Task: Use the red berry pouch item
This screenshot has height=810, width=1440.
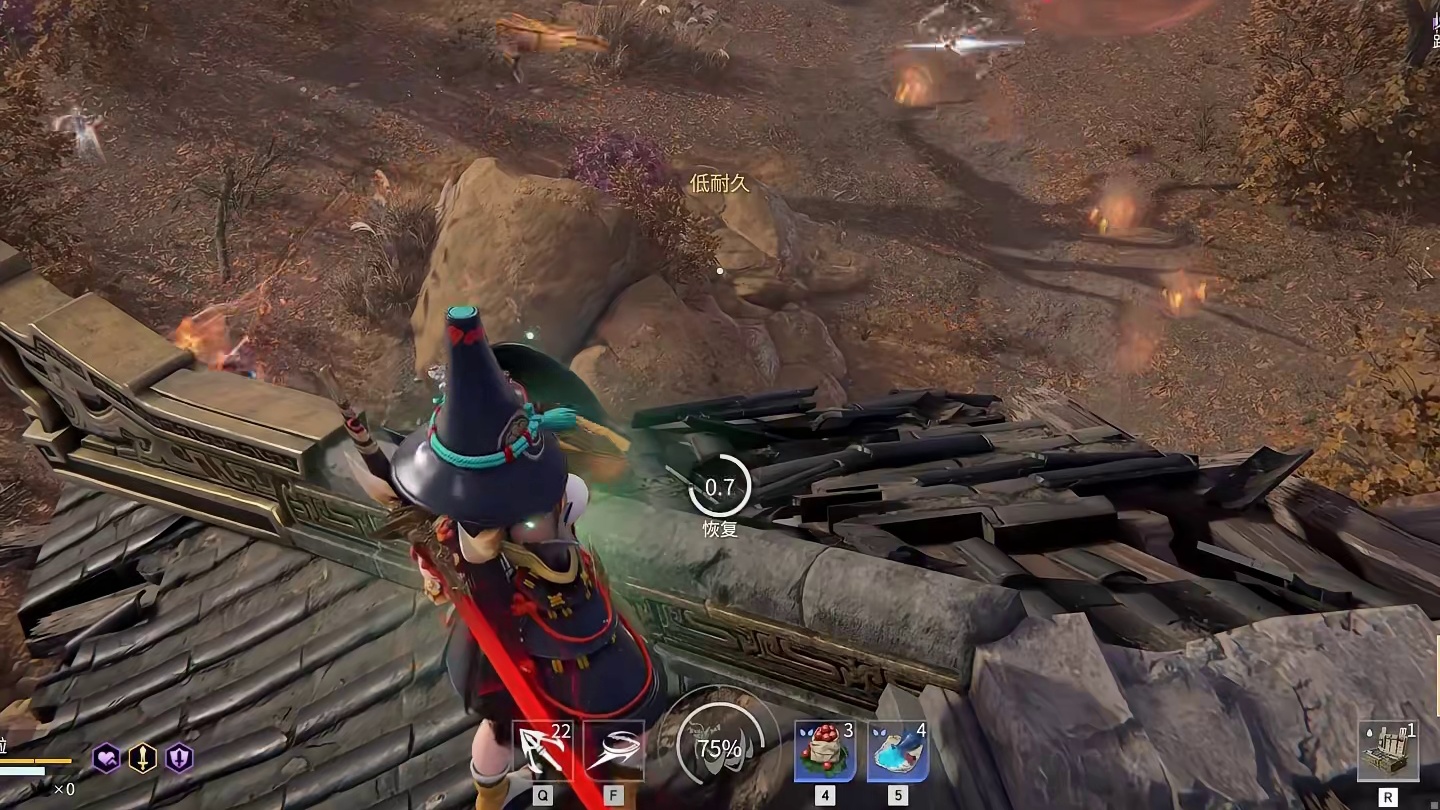Action: pyautogui.click(x=825, y=750)
